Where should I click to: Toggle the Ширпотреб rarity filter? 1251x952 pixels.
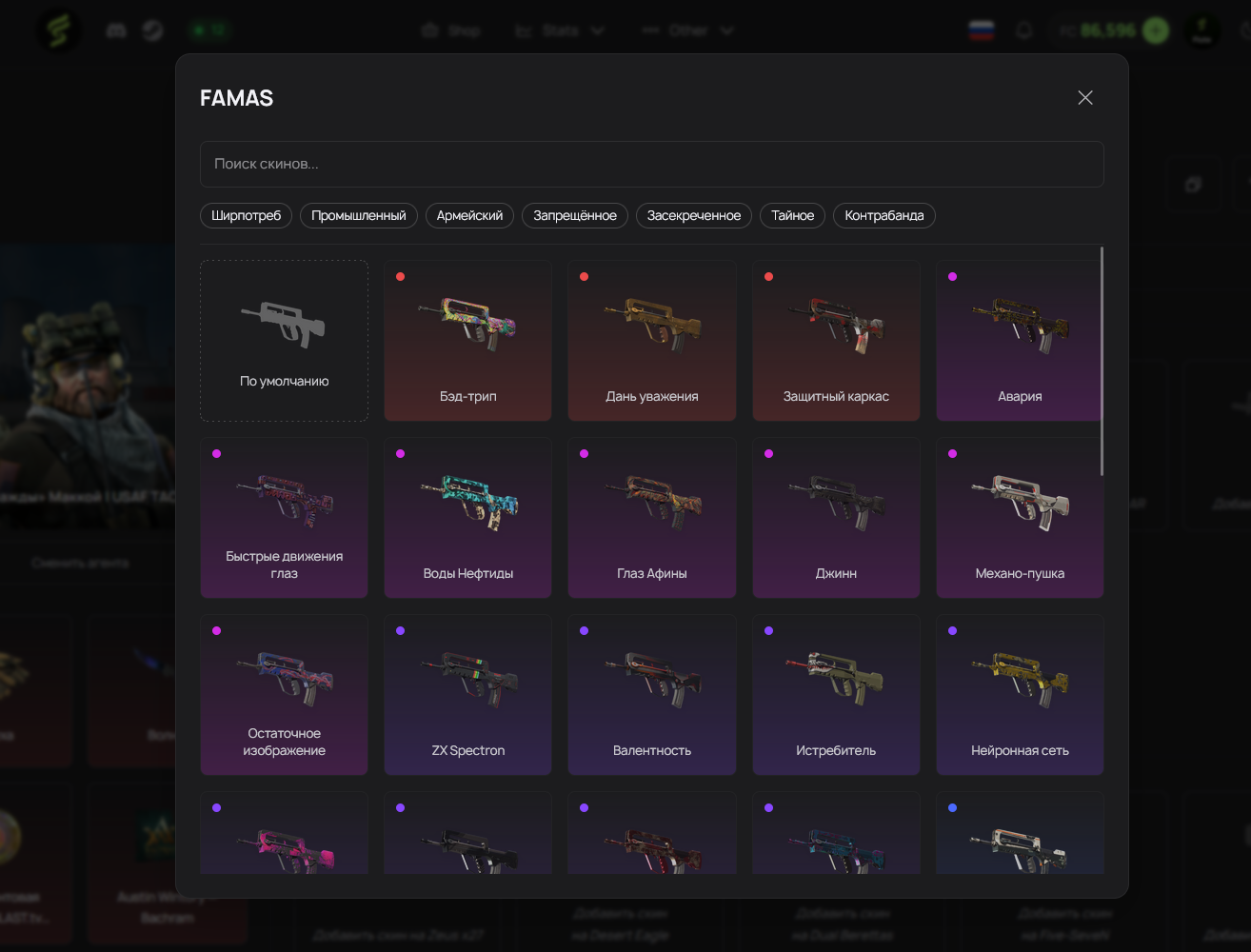pyautogui.click(x=246, y=215)
